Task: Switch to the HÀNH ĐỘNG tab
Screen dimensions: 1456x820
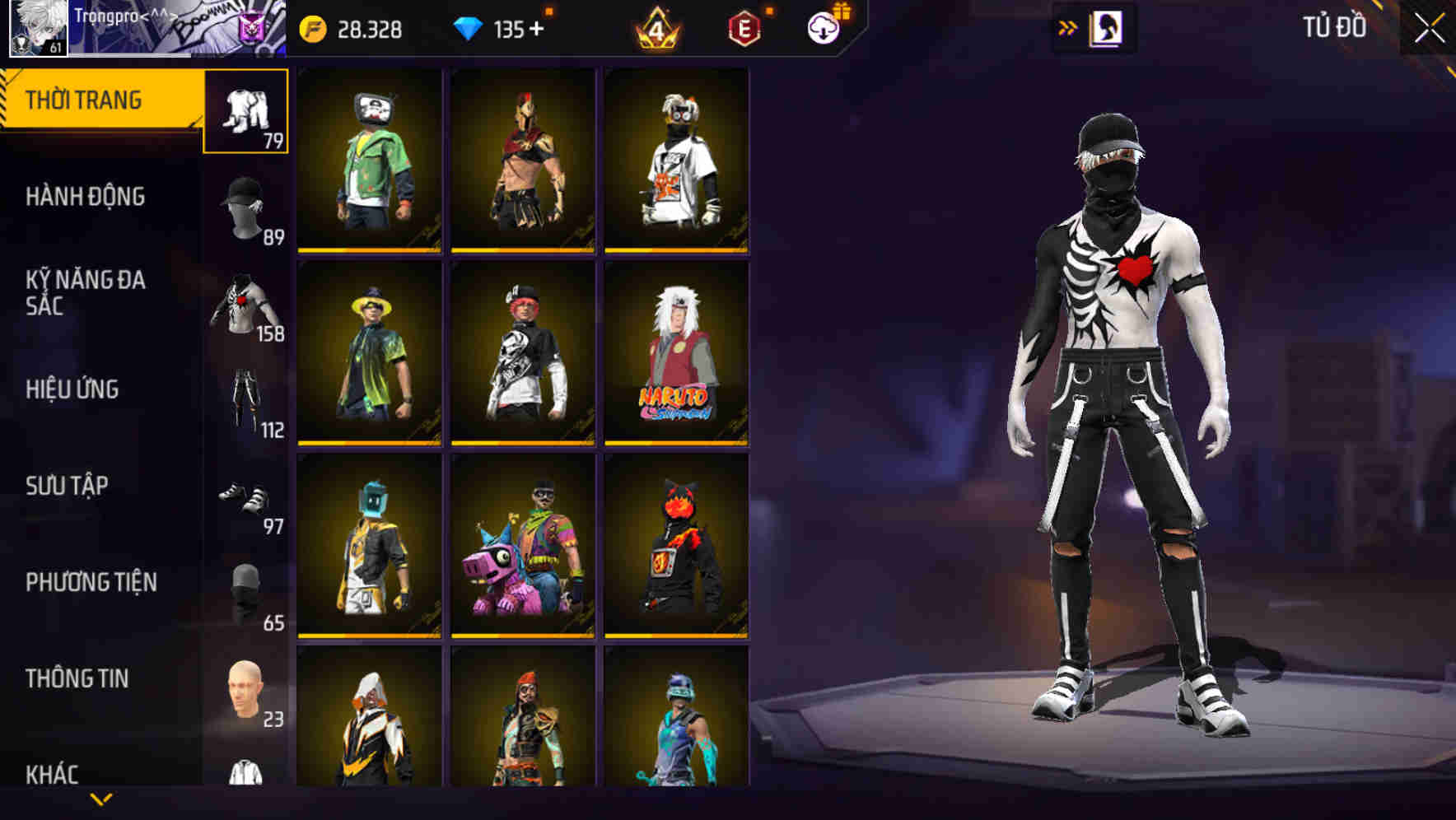Action: [x=86, y=198]
